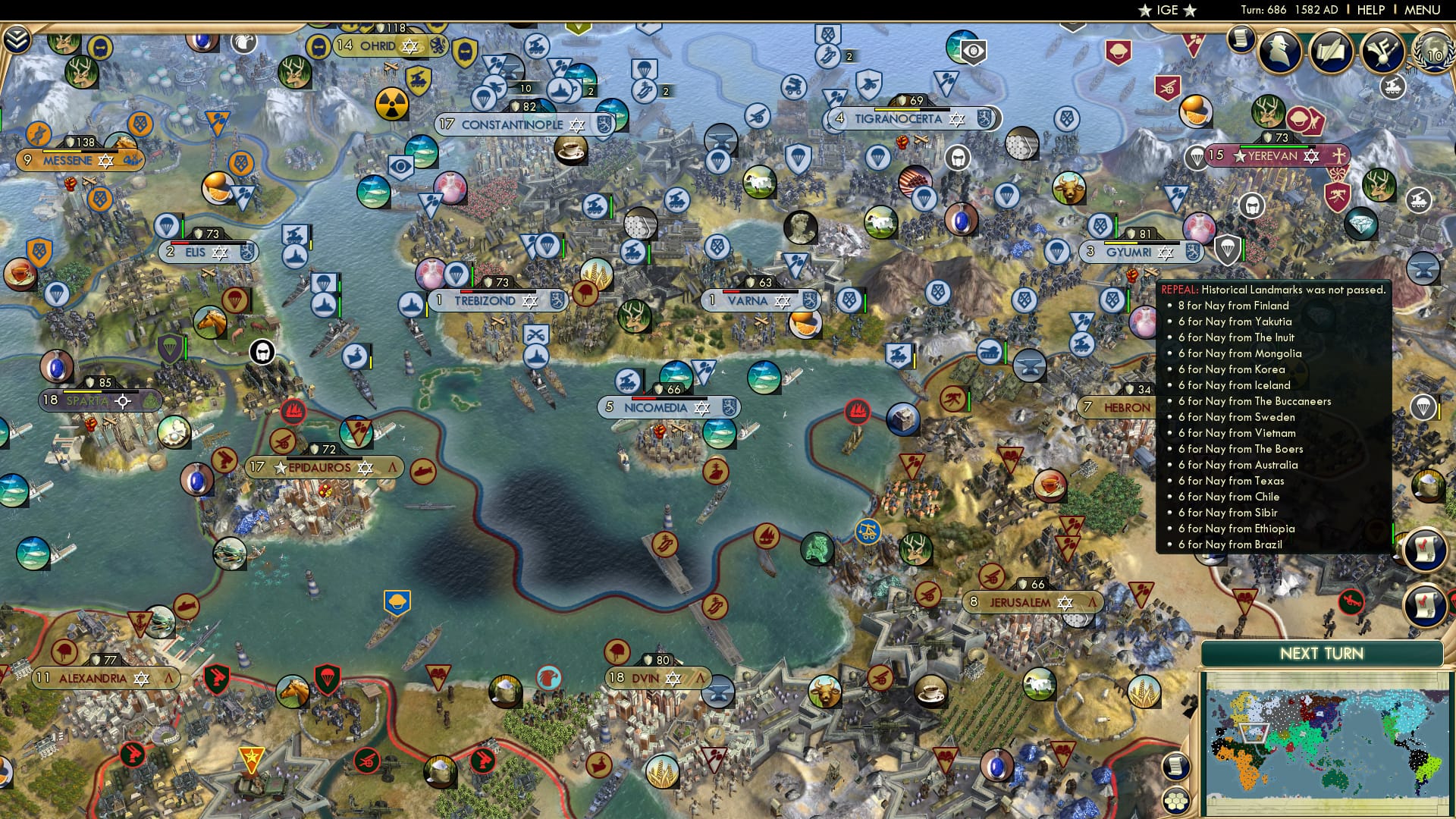Click the anvil production icon beside Yerevan banner

pyautogui.click(x=1423, y=267)
